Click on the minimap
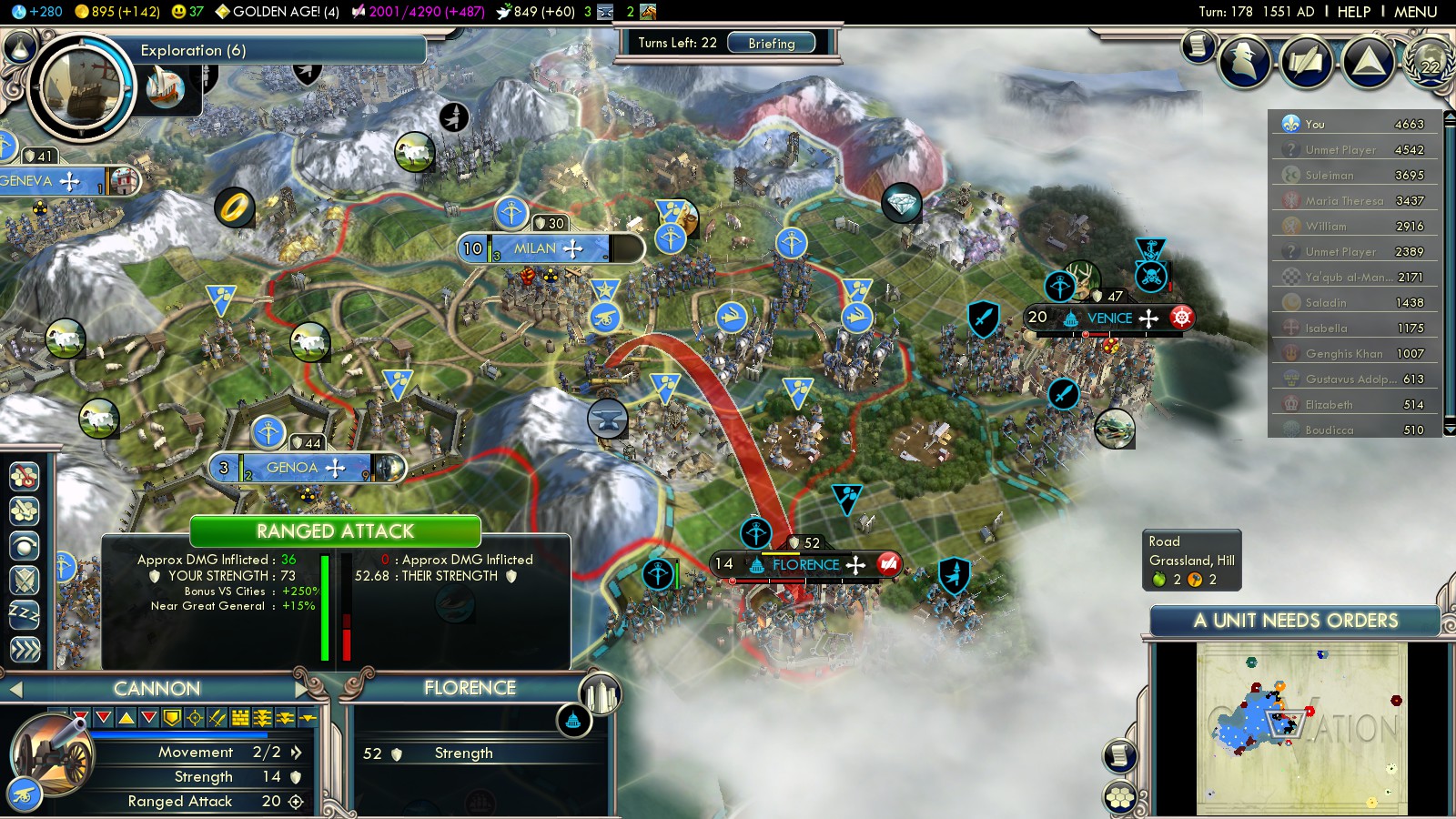The height and width of the screenshot is (819, 1456). click(1301, 726)
